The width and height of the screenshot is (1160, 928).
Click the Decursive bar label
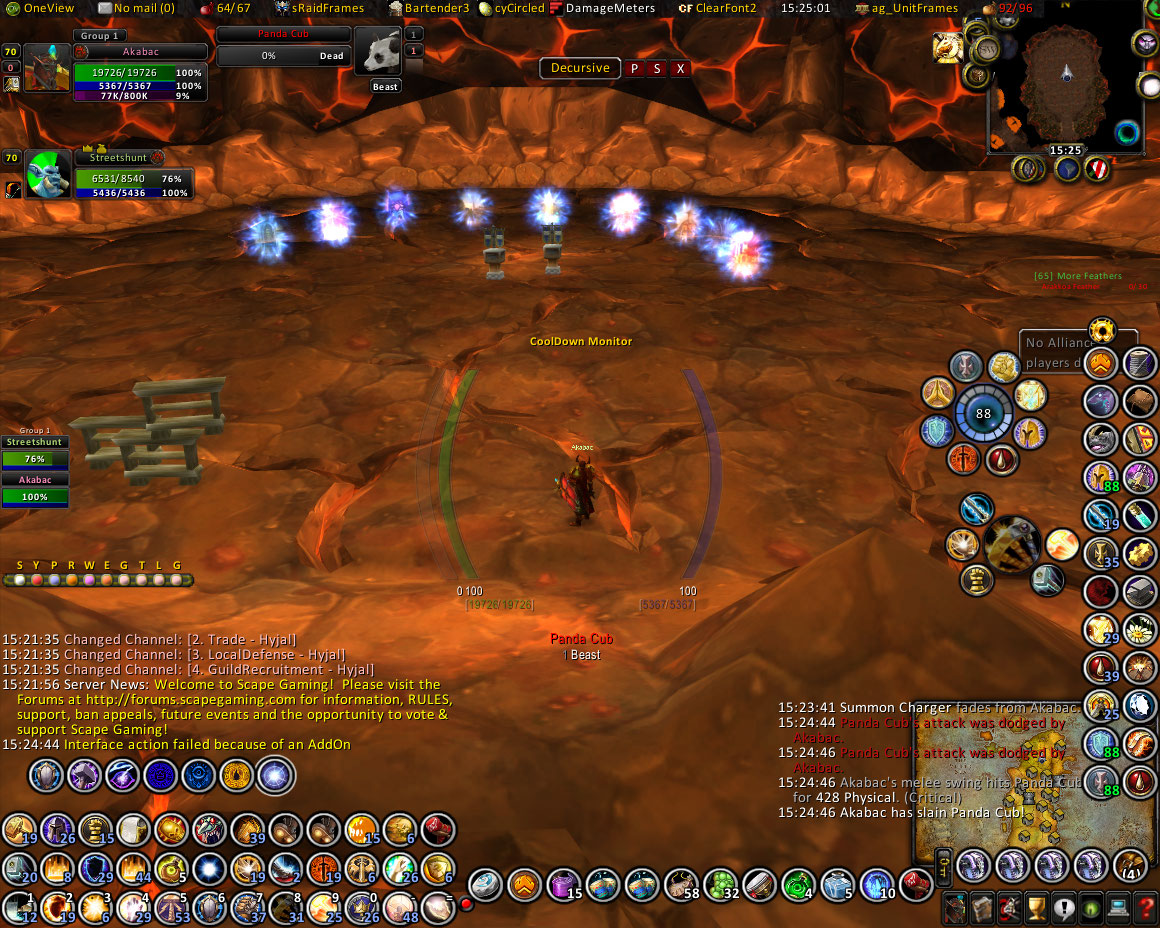tap(580, 68)
